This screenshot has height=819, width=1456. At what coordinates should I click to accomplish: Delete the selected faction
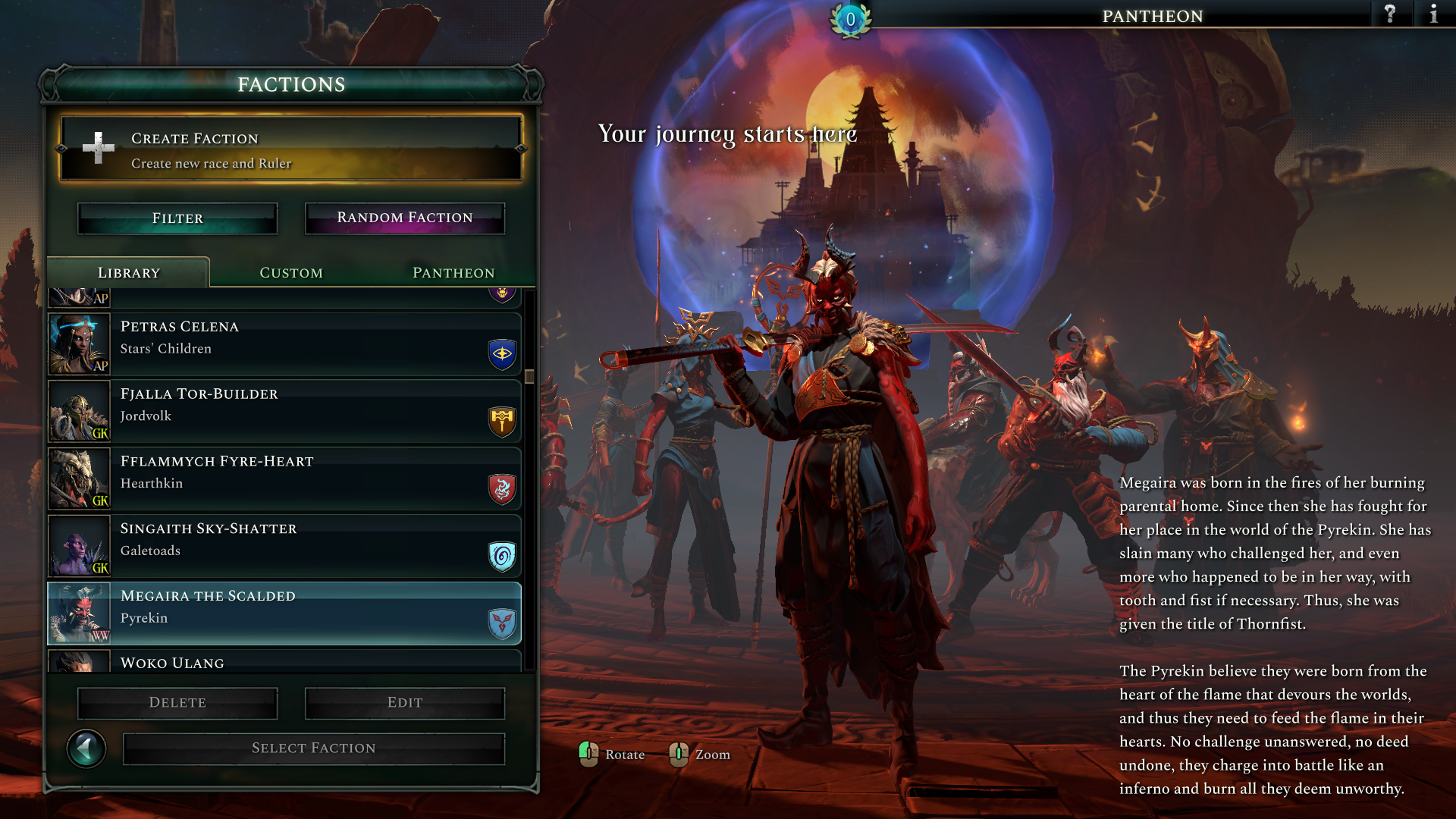(177, 703)
